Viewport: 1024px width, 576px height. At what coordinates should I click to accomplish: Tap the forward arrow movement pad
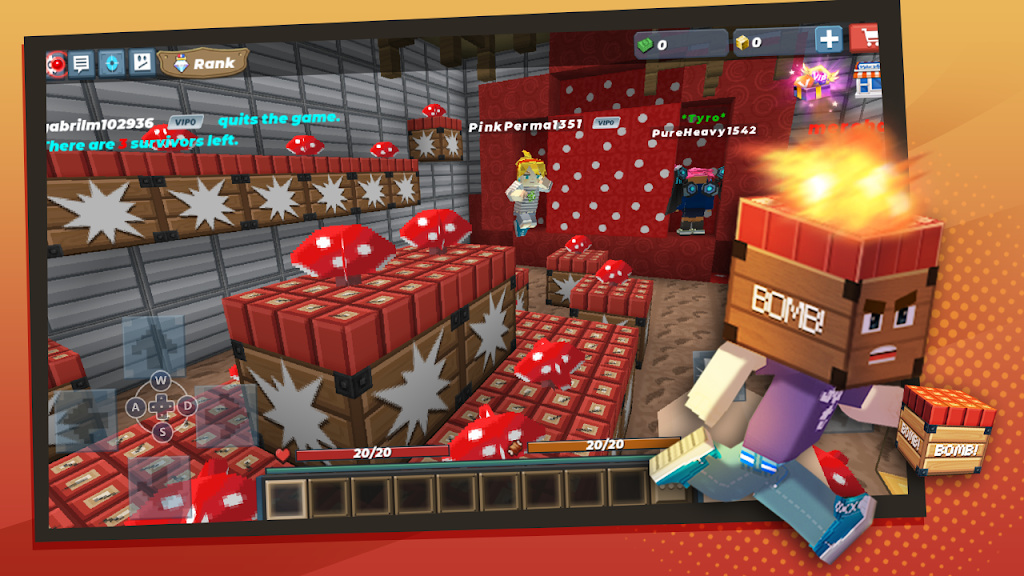155,346
